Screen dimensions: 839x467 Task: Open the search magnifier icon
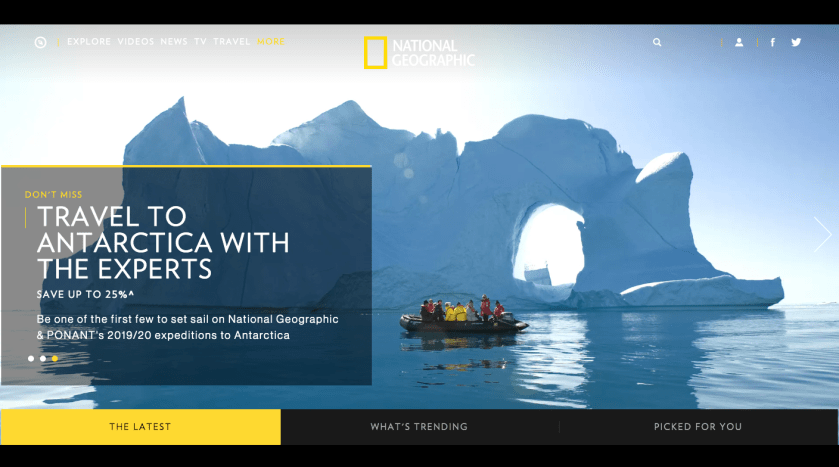pos(657,43)
